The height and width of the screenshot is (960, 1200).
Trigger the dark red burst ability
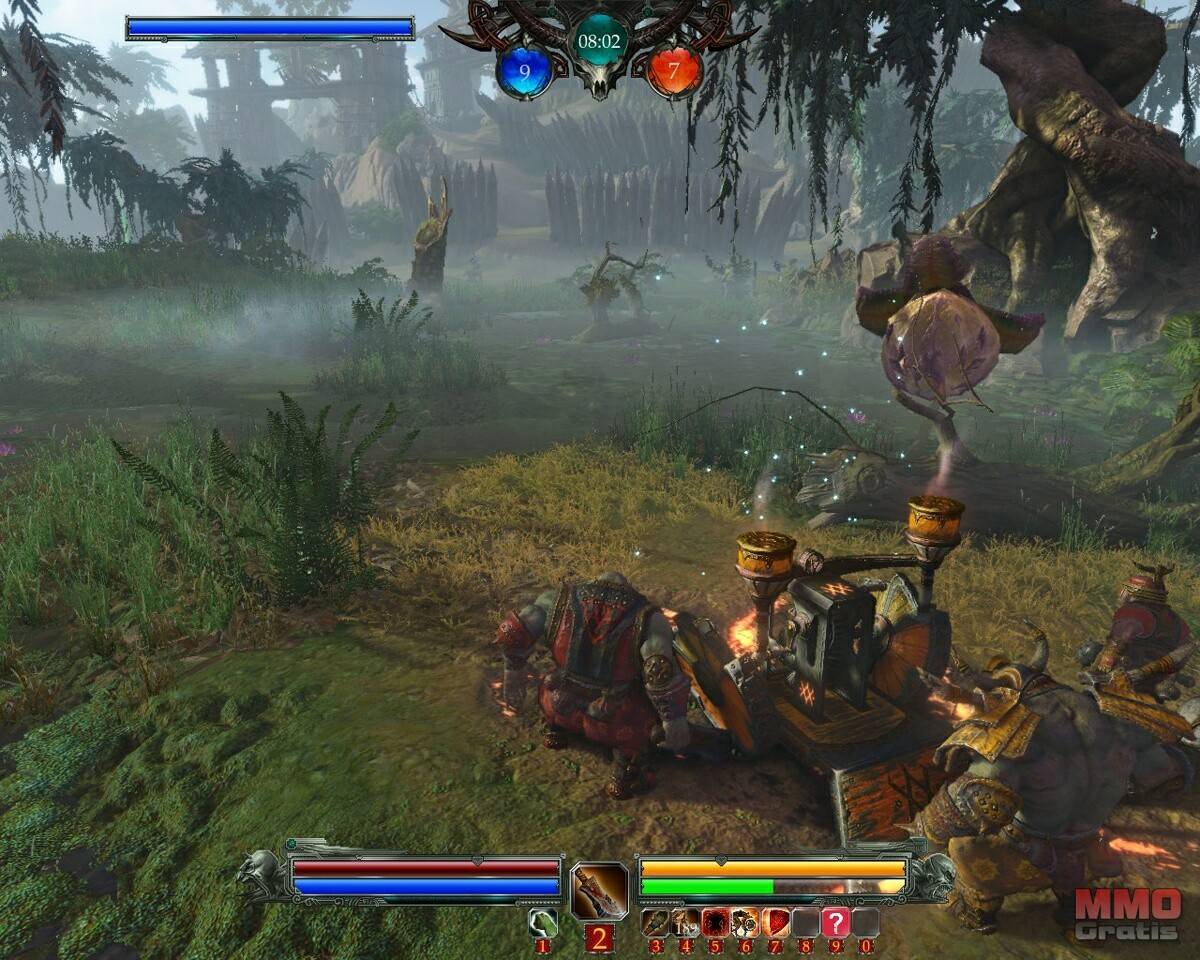(715, 922)
